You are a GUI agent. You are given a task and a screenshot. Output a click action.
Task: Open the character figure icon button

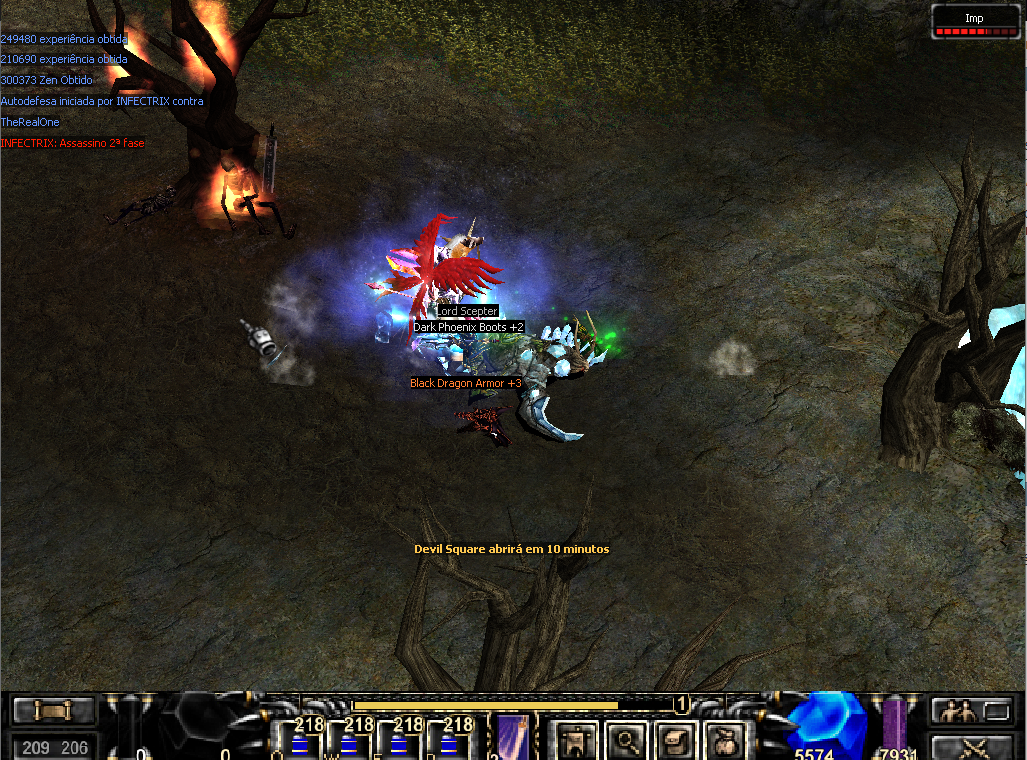coord(575,741)
